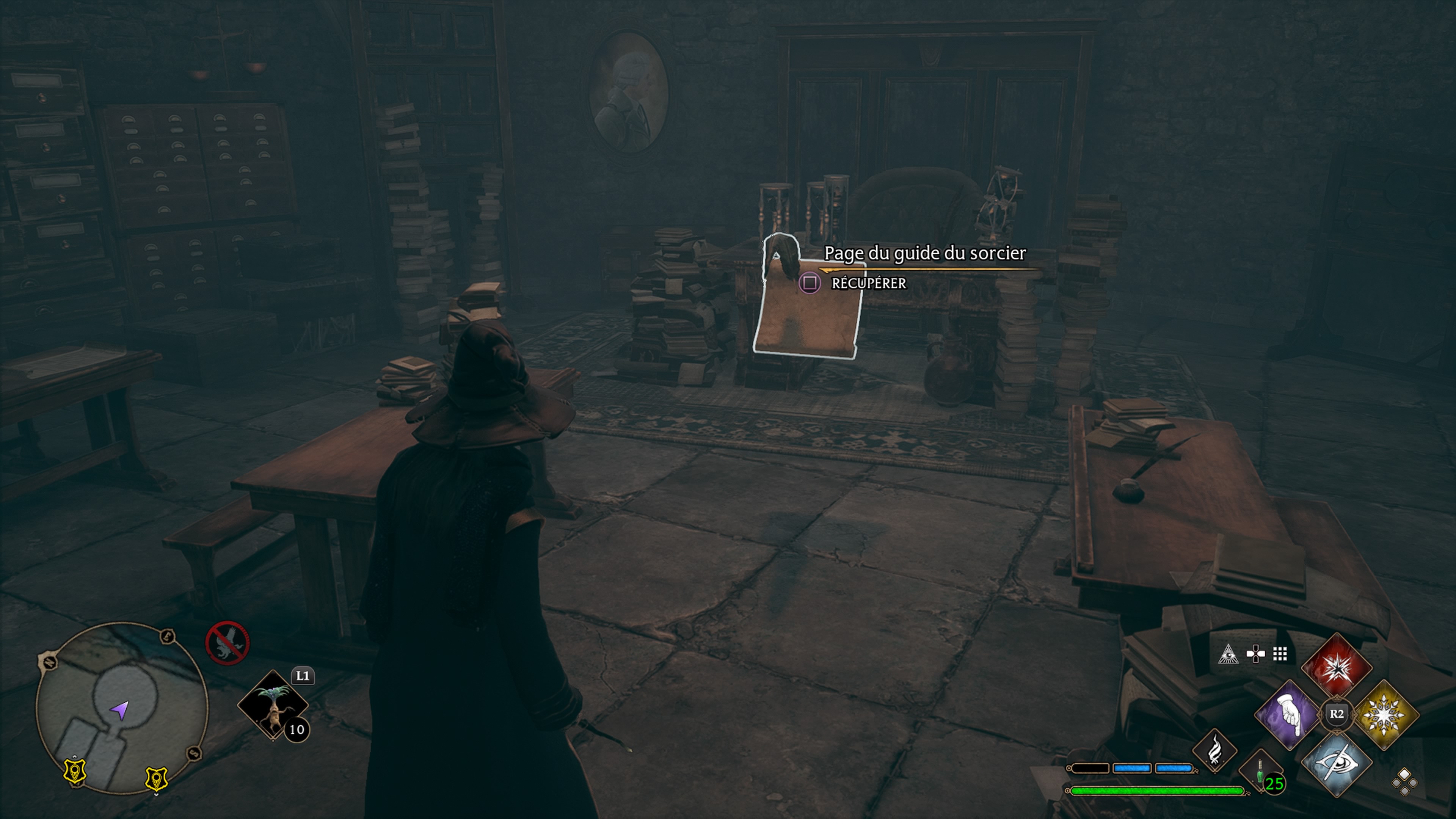Use the blue Disillusionment eye spell
This screenshot has width=1456, height=819.
[x=1337, y=763]
